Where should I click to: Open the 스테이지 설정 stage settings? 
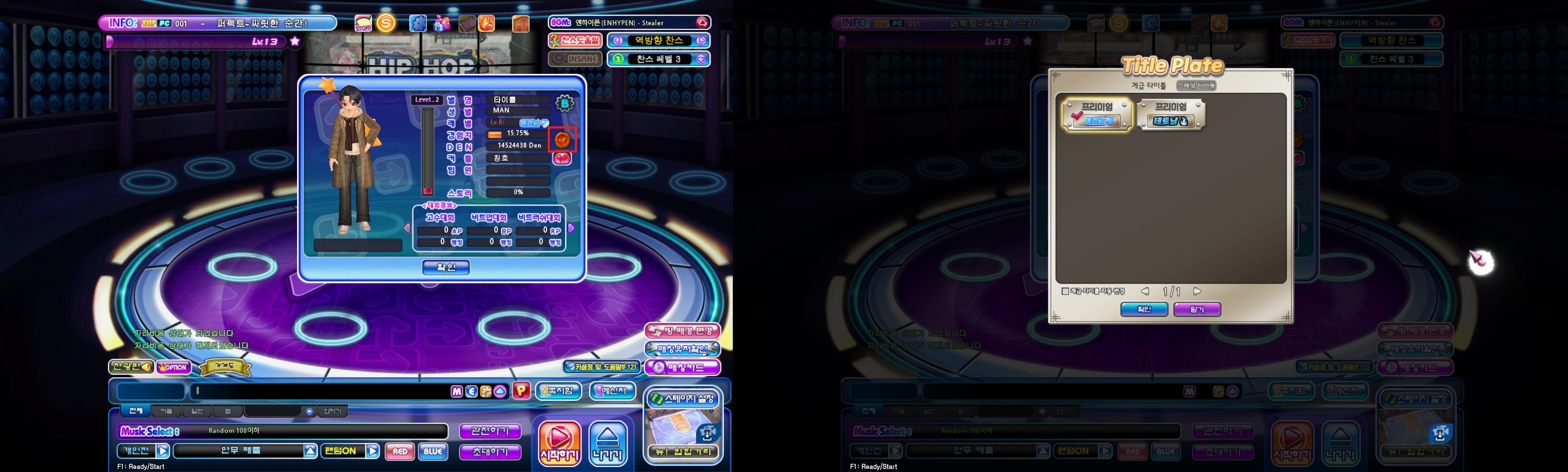(683, 399)
